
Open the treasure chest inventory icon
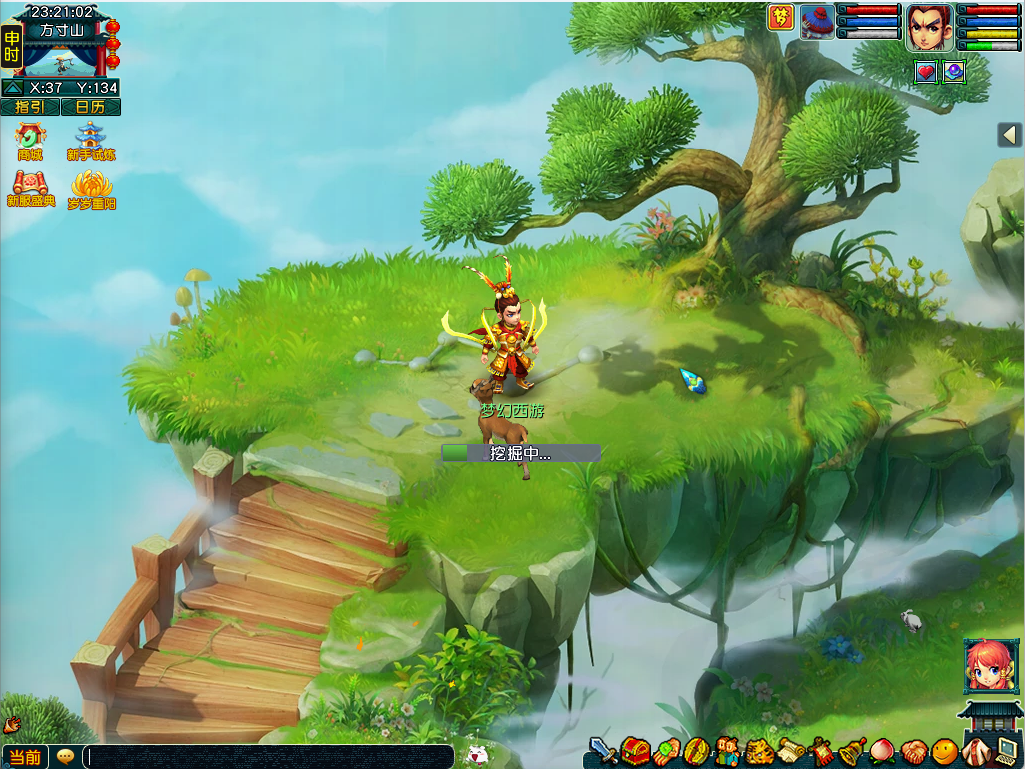(x=635, y=750)
